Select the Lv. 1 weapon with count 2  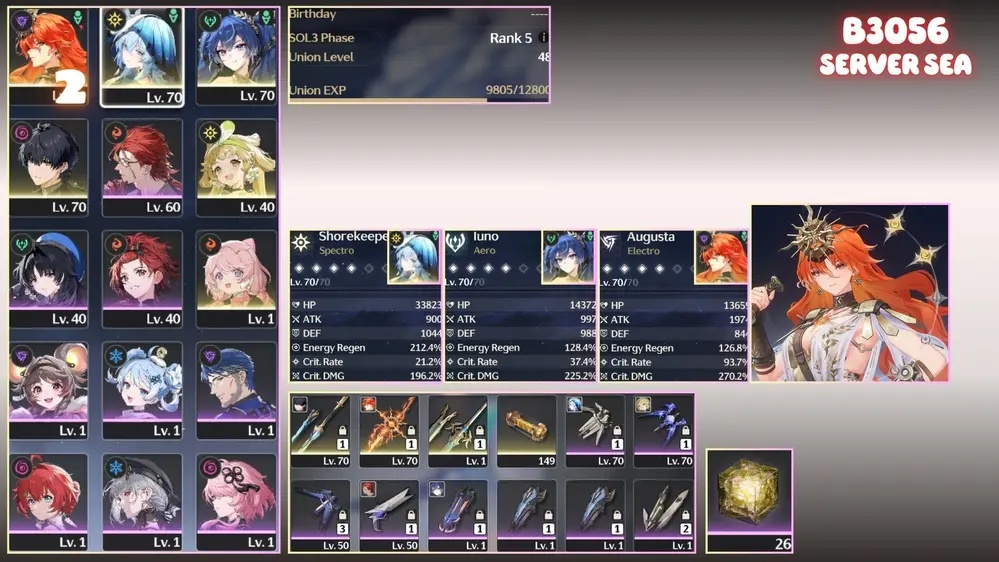pyautogui.click(x=664, y=513)
